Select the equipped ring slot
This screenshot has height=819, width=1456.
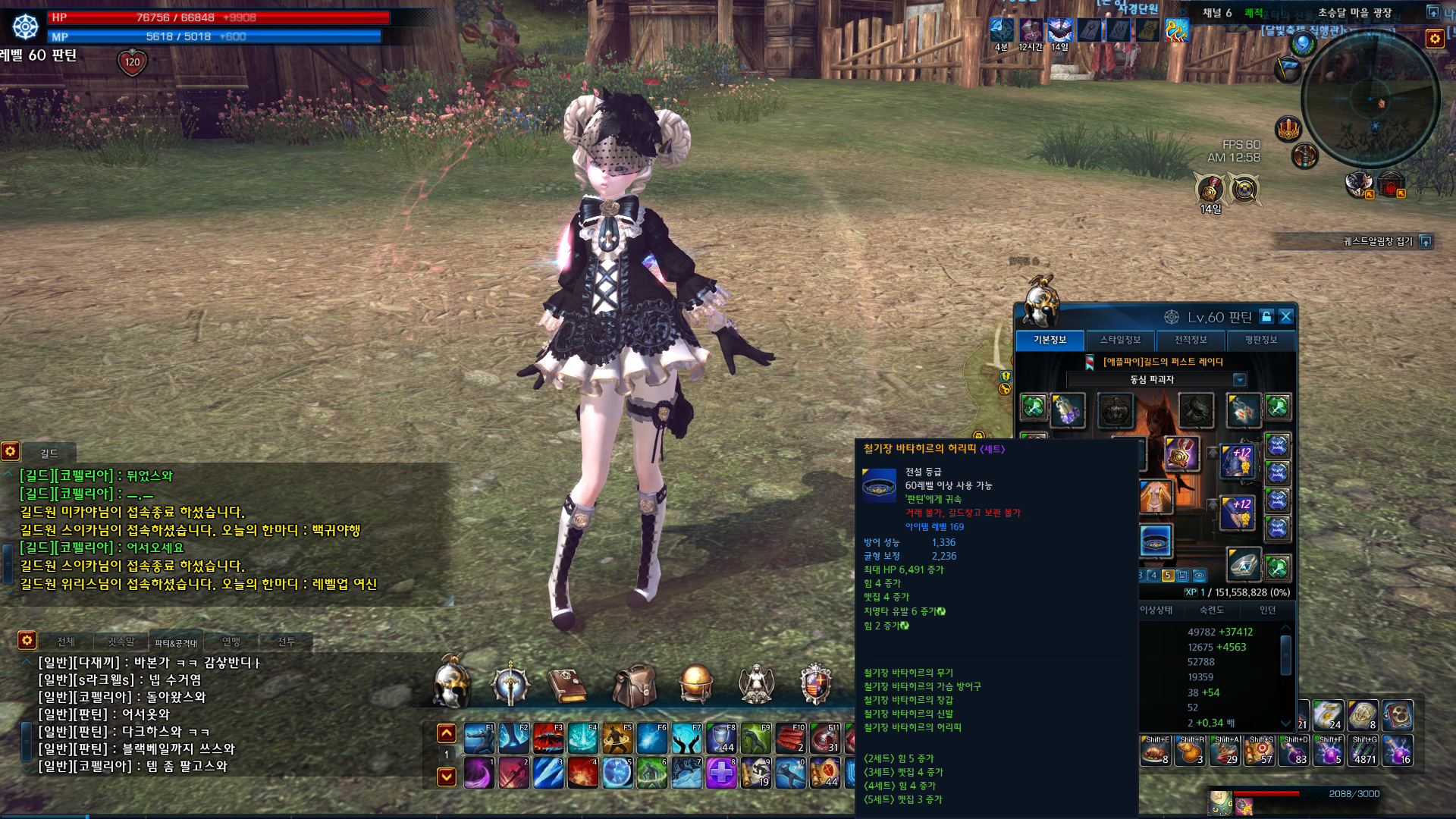[1243, 564]
